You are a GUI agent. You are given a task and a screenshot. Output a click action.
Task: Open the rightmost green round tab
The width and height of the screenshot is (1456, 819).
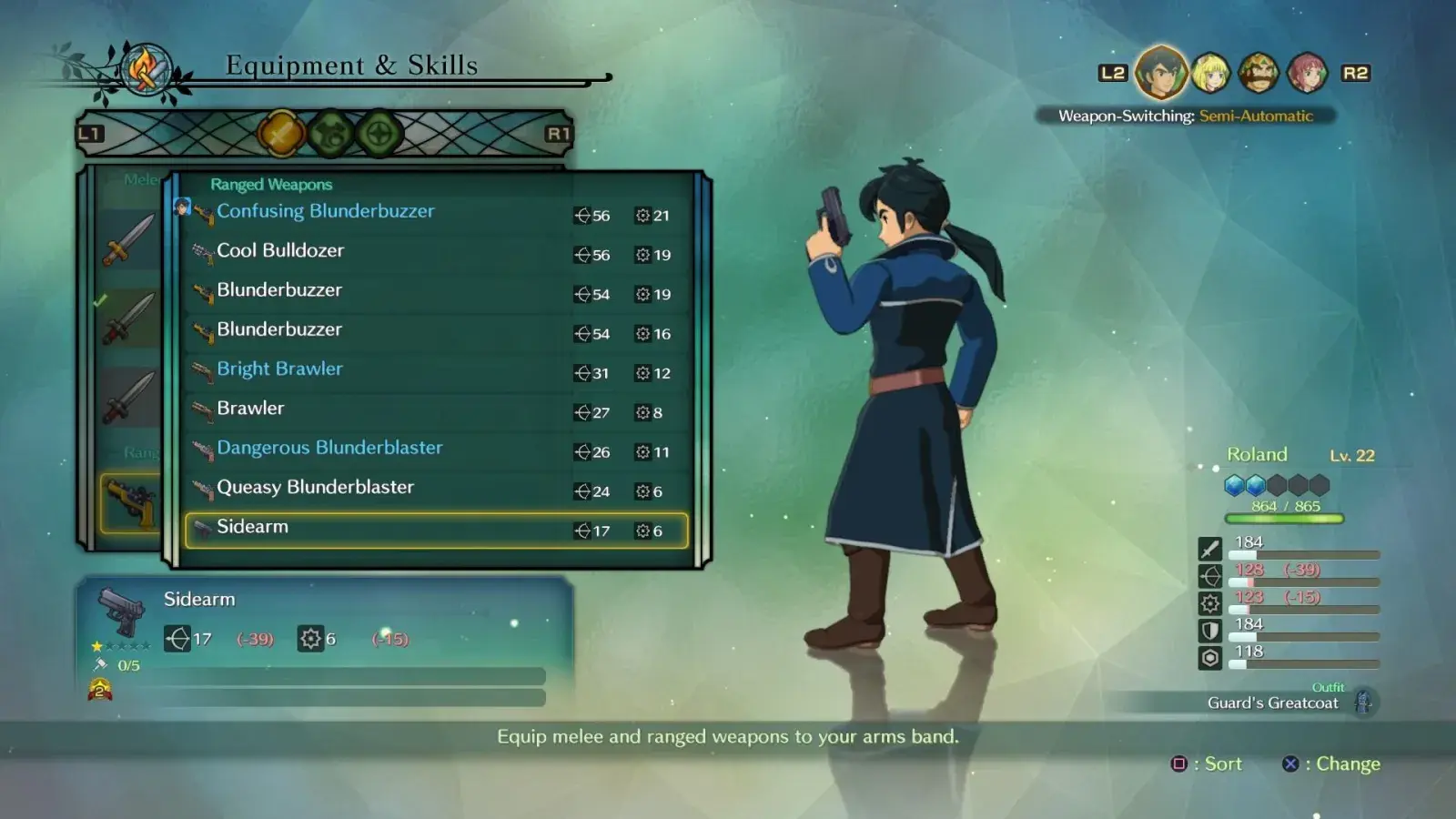point(379,135)
